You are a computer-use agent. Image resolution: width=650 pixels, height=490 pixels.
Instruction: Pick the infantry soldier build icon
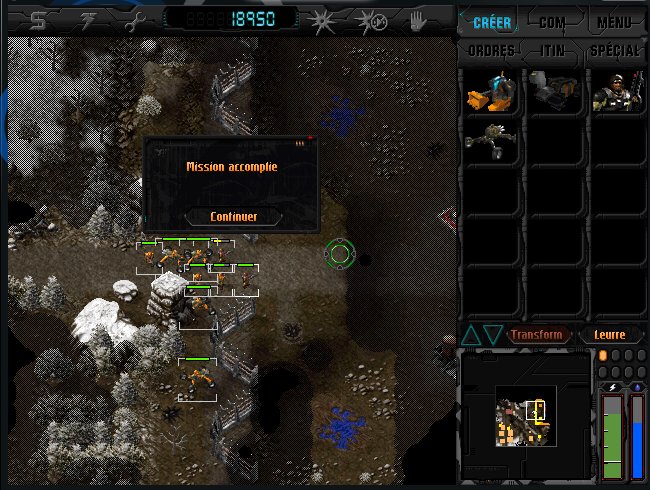pyautogui.click(x=615, y=92)
